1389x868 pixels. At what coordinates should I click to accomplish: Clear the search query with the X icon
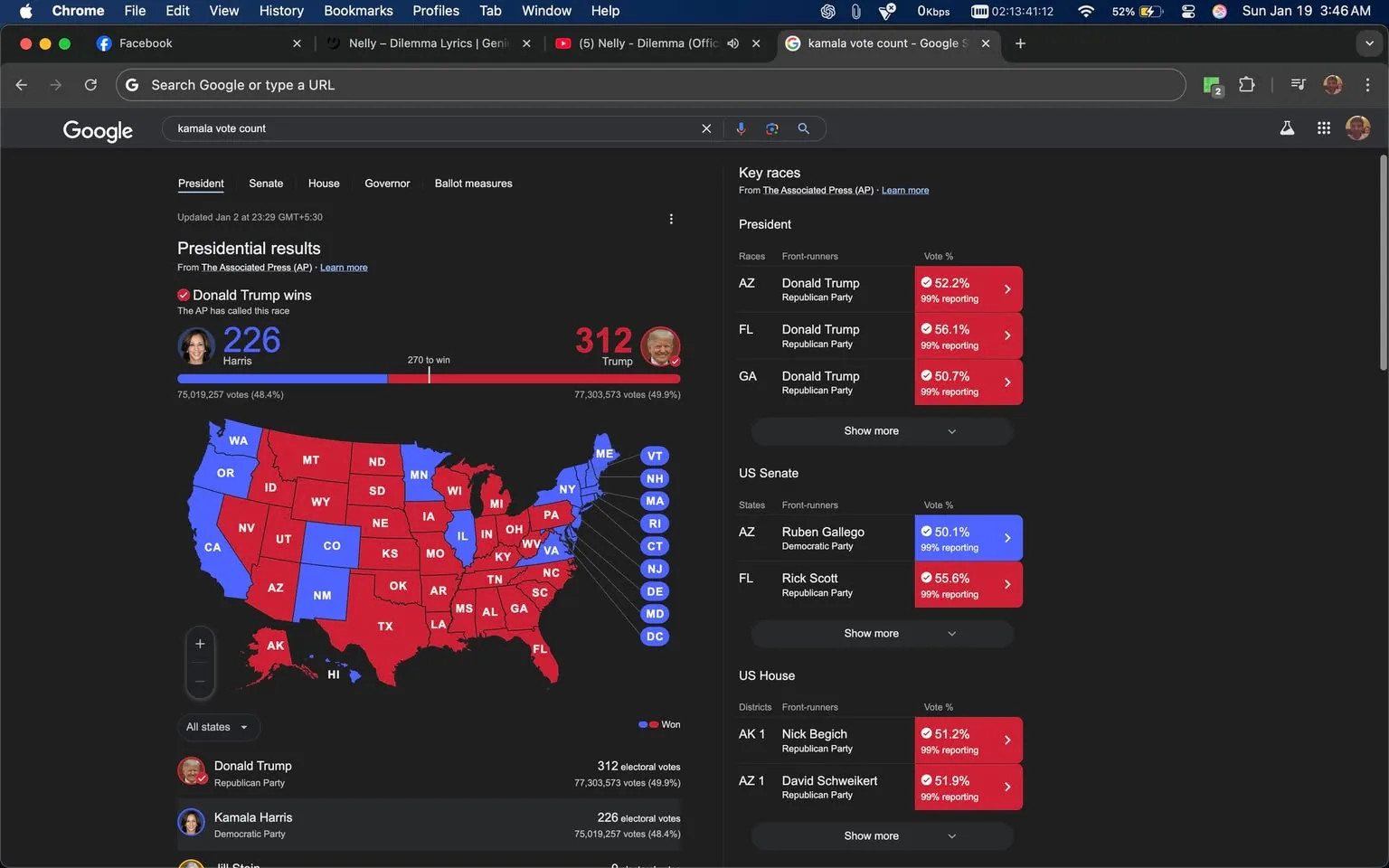706,127
